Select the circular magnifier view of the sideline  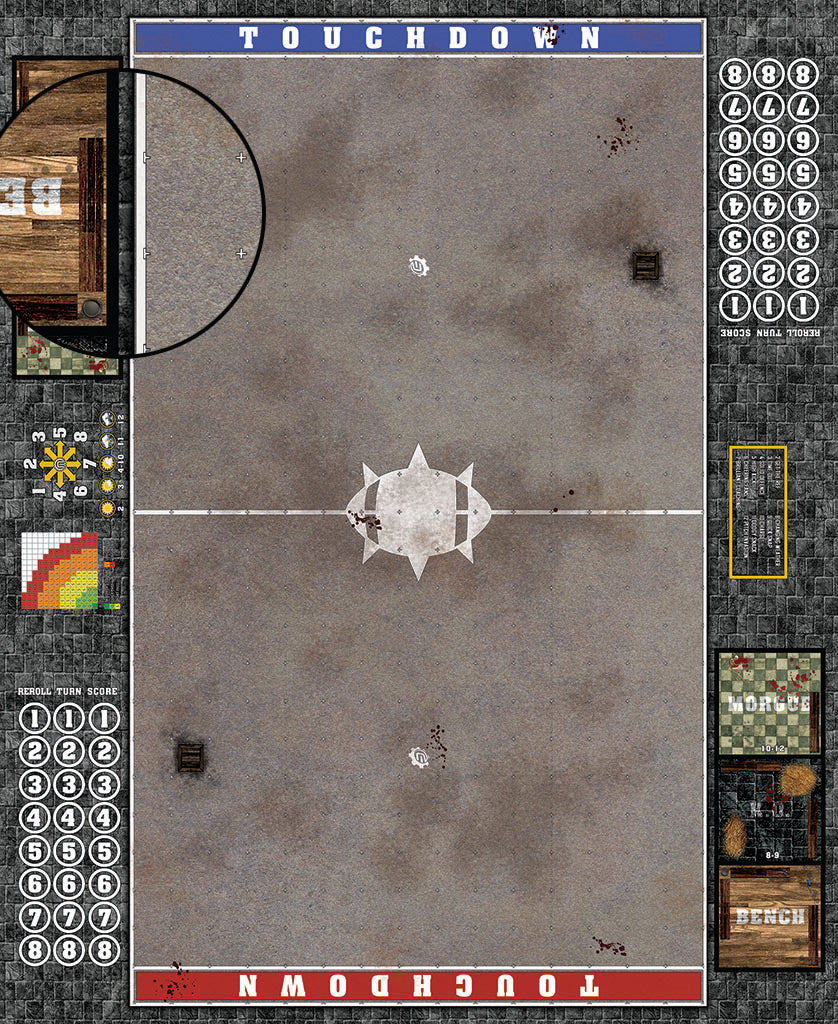click(x=130, y=212)
